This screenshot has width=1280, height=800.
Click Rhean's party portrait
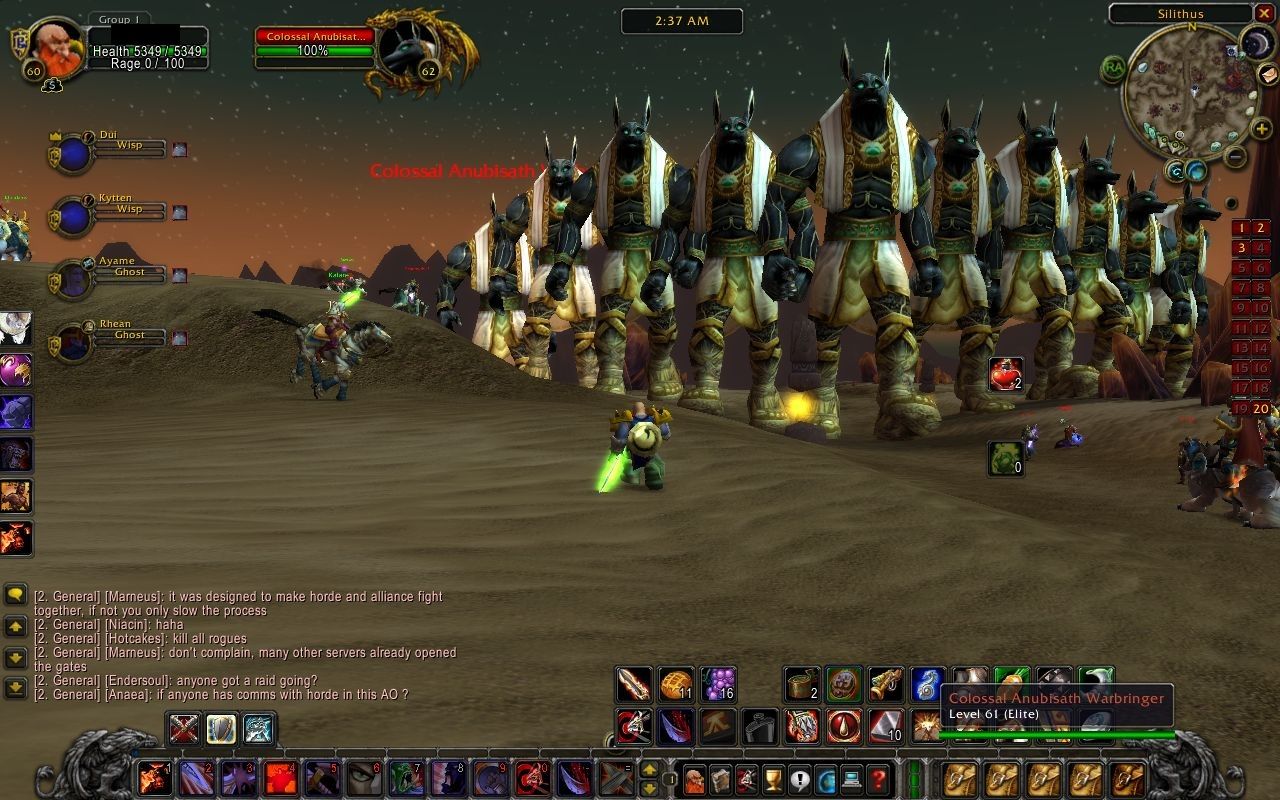(73, 343)
